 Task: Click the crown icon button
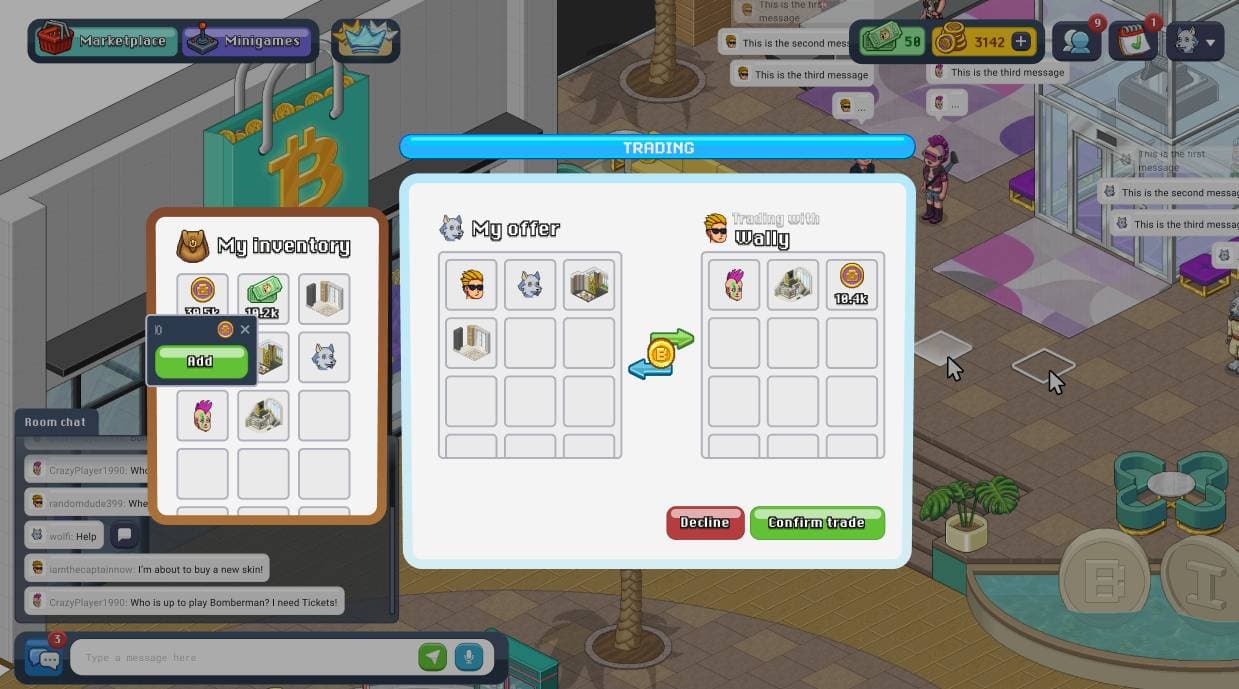pyautogui.click(x=365, y=41)
